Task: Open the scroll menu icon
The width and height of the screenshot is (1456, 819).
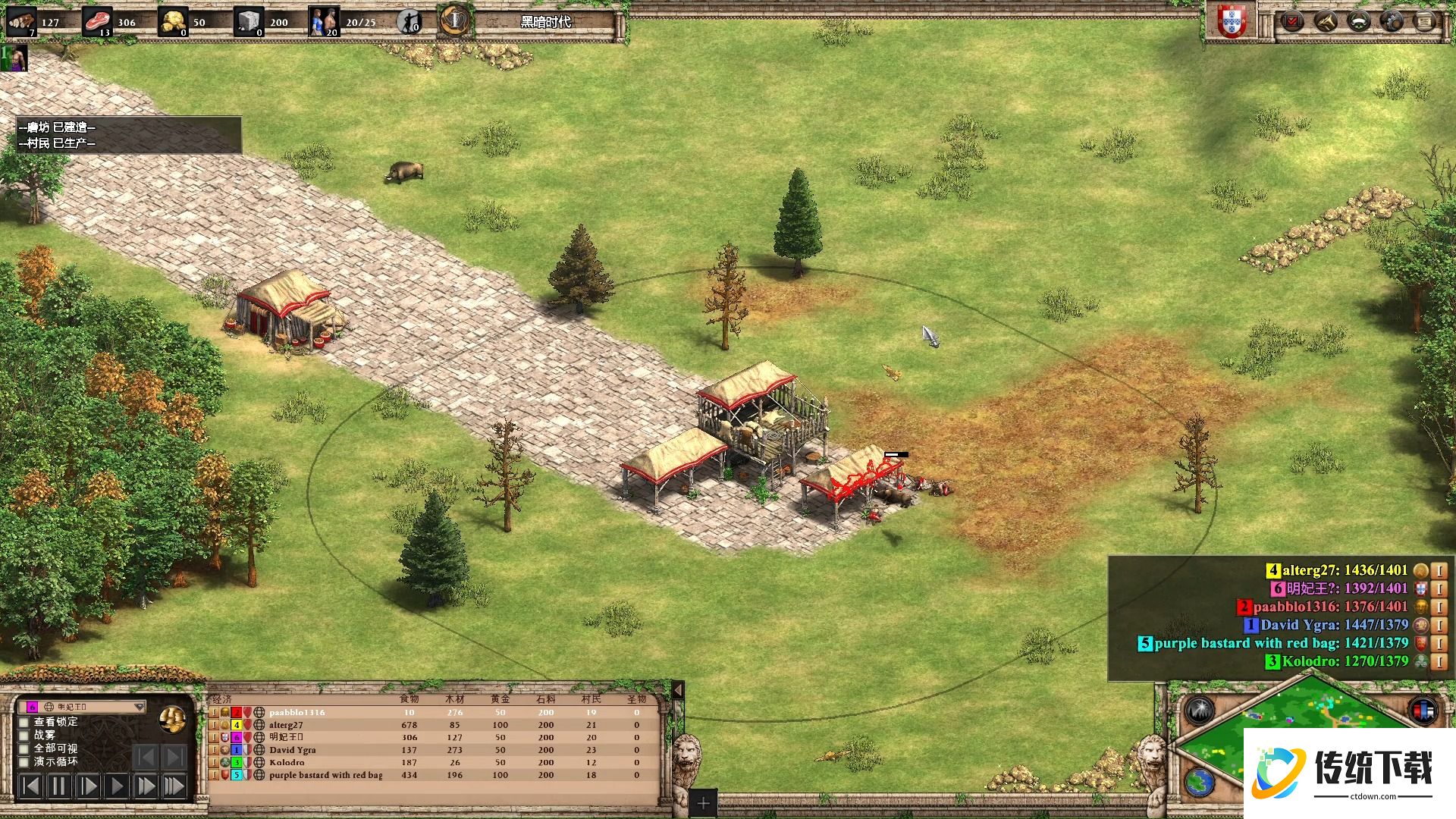Action: tap(1425, 20)
